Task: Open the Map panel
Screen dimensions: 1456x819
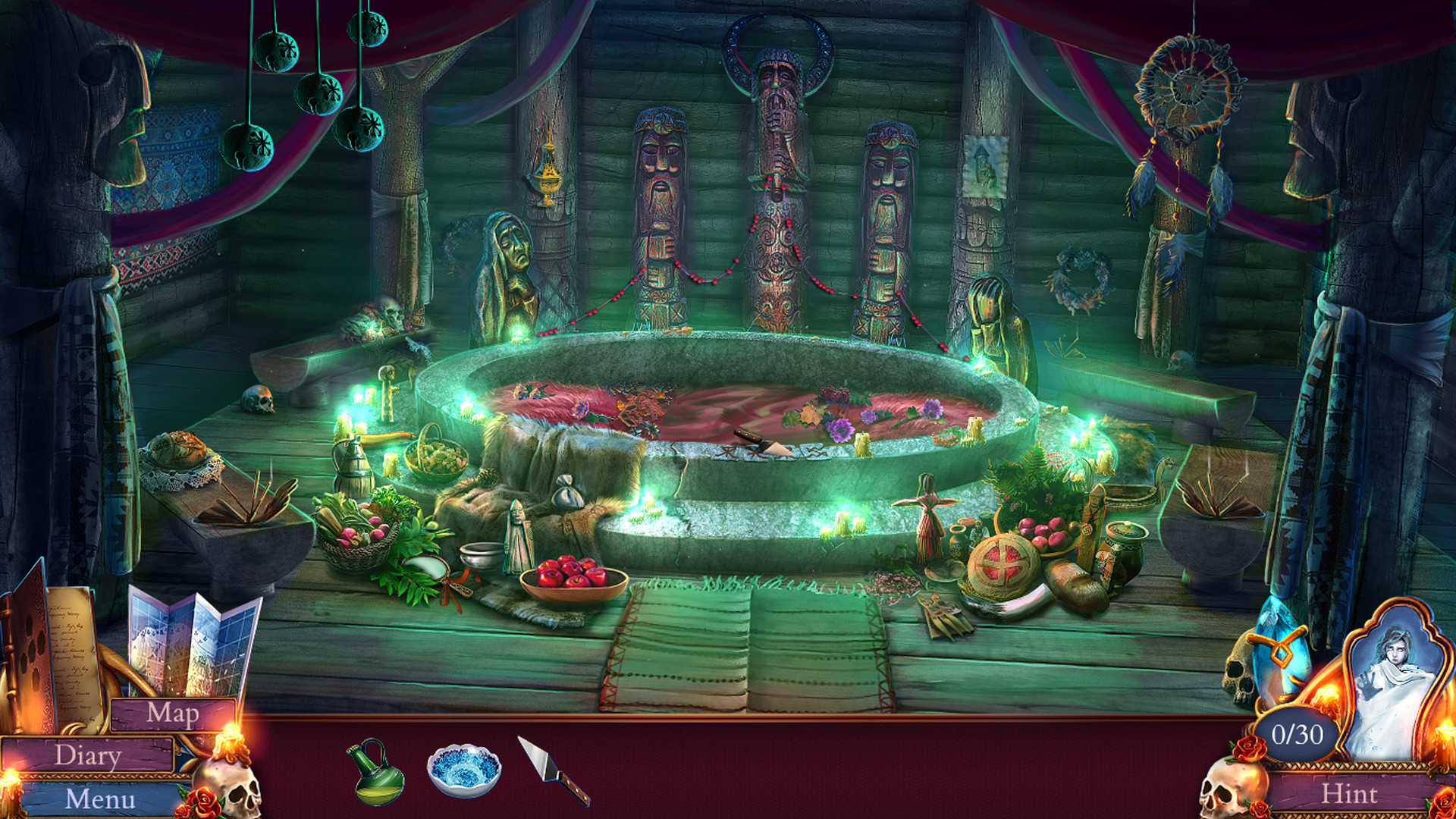Action: tap(173, 714)
